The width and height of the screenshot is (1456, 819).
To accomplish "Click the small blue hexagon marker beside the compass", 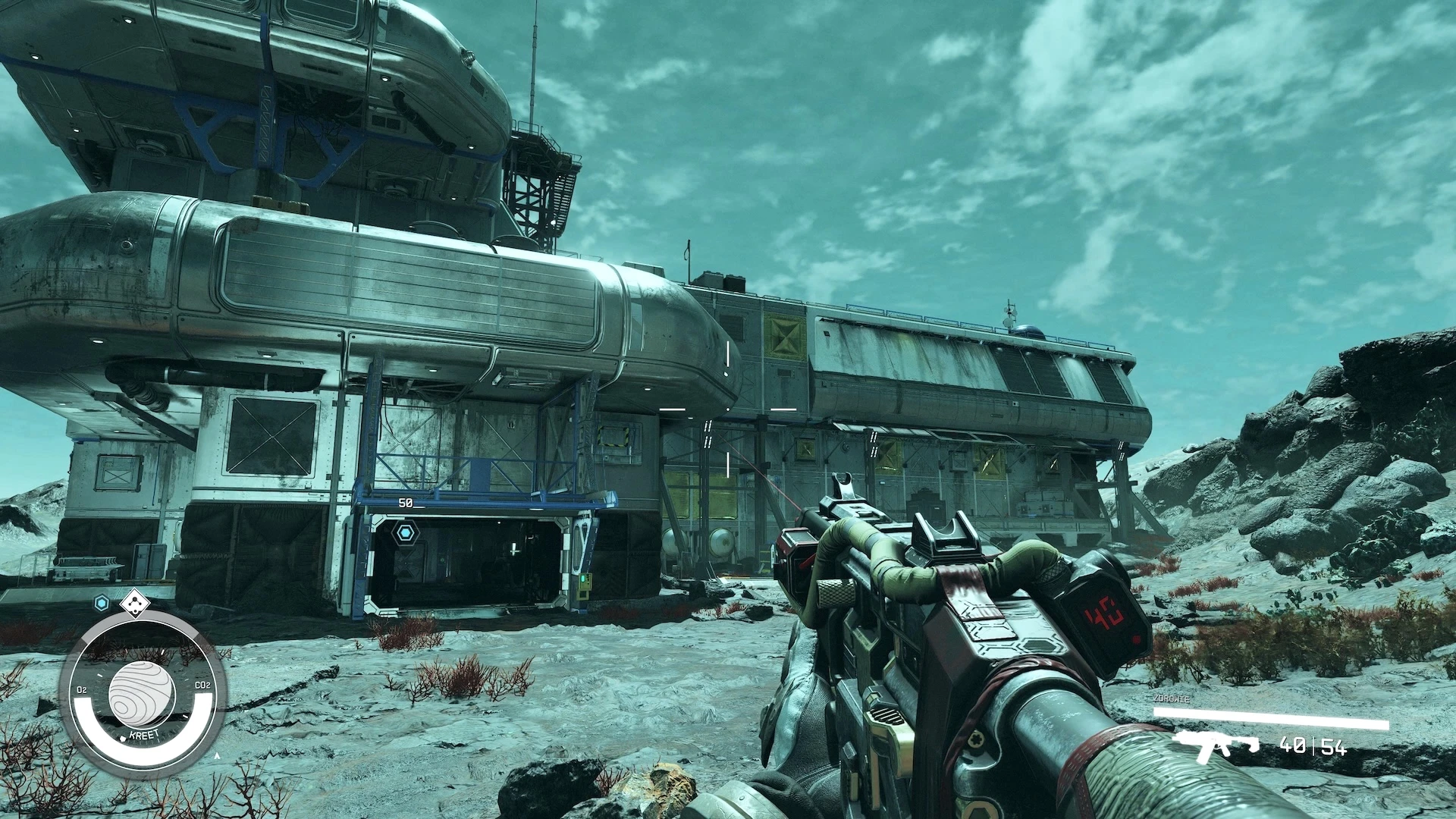I will (x=101, y=604).
